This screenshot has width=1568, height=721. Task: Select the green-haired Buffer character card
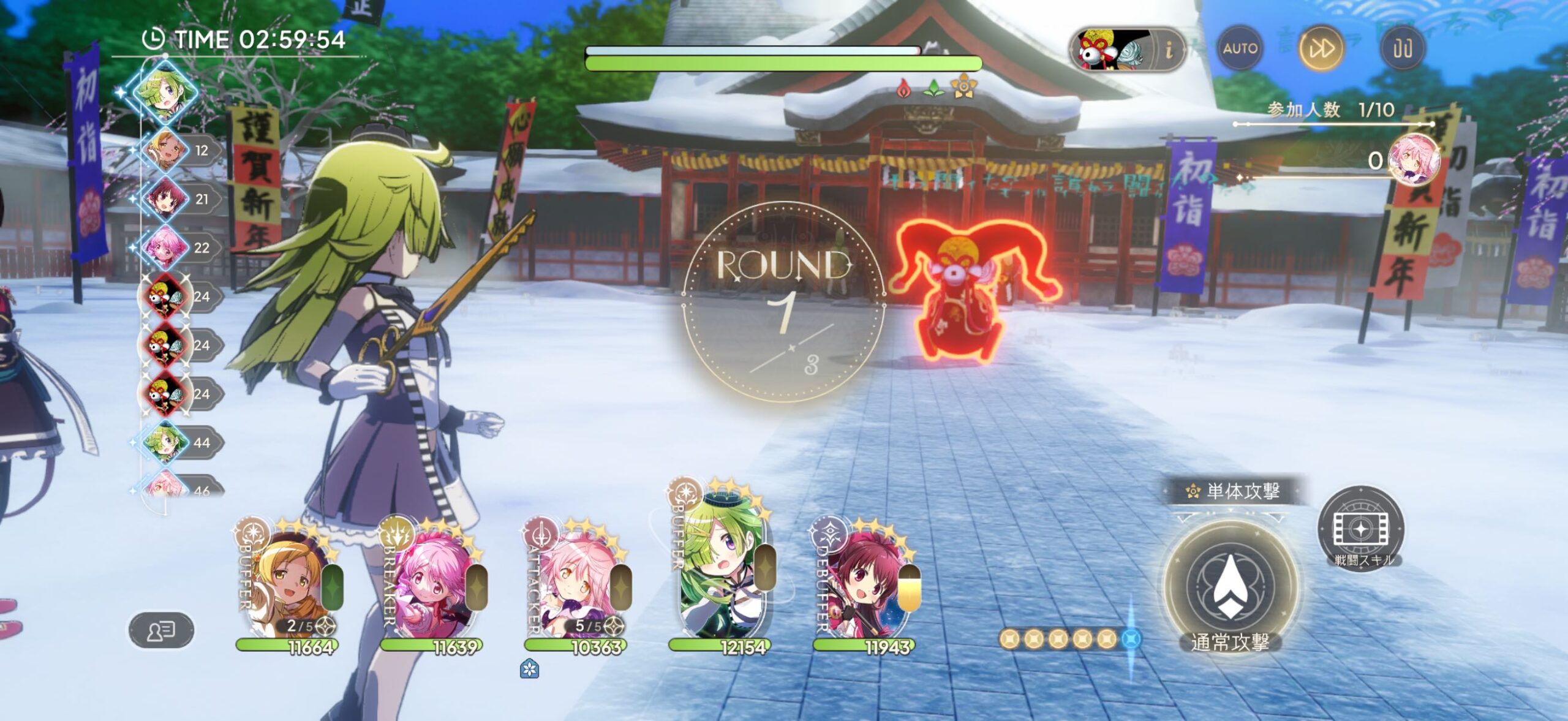pos(722,570)
